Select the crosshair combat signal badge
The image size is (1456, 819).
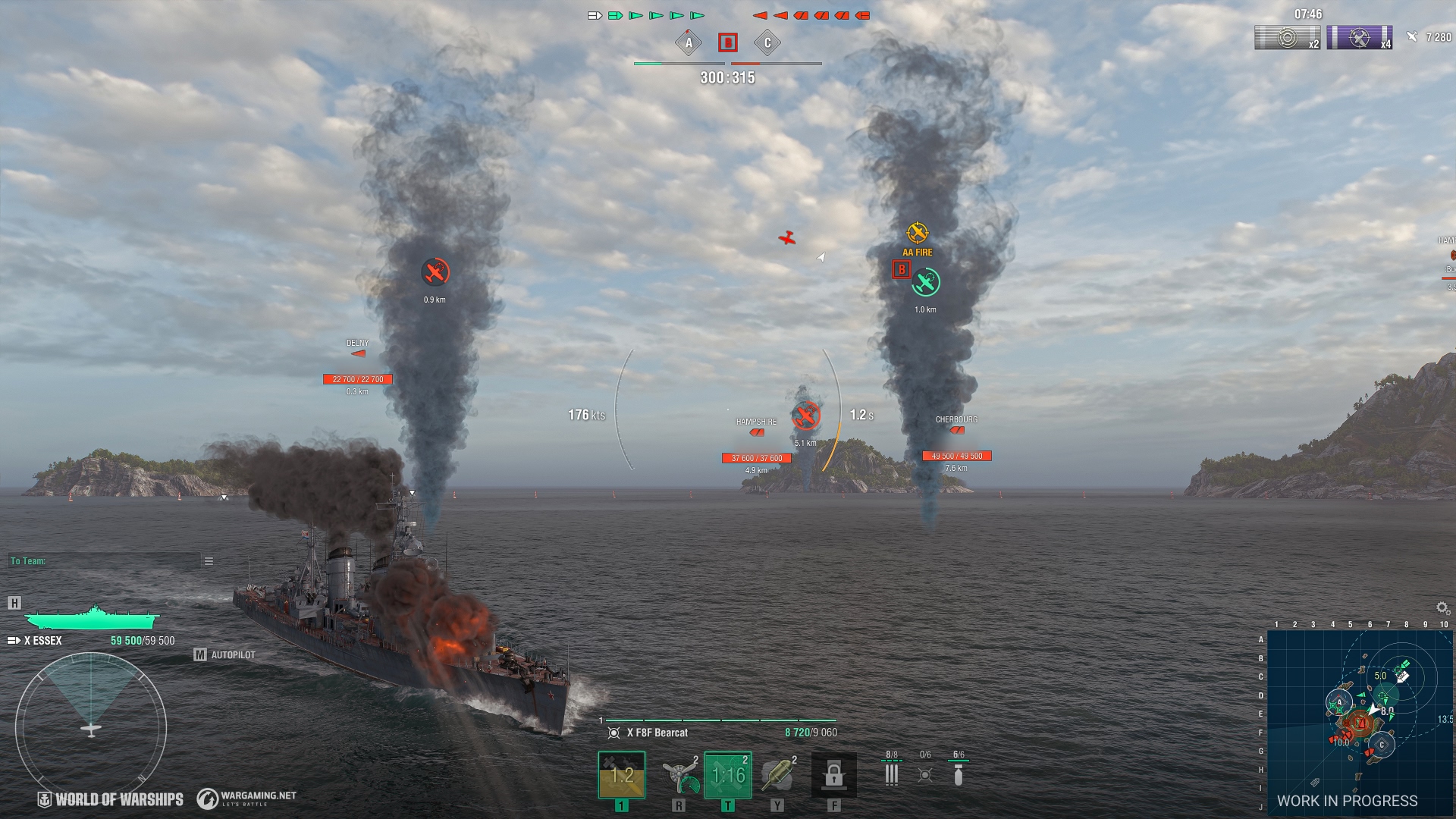pos(1287,37)
